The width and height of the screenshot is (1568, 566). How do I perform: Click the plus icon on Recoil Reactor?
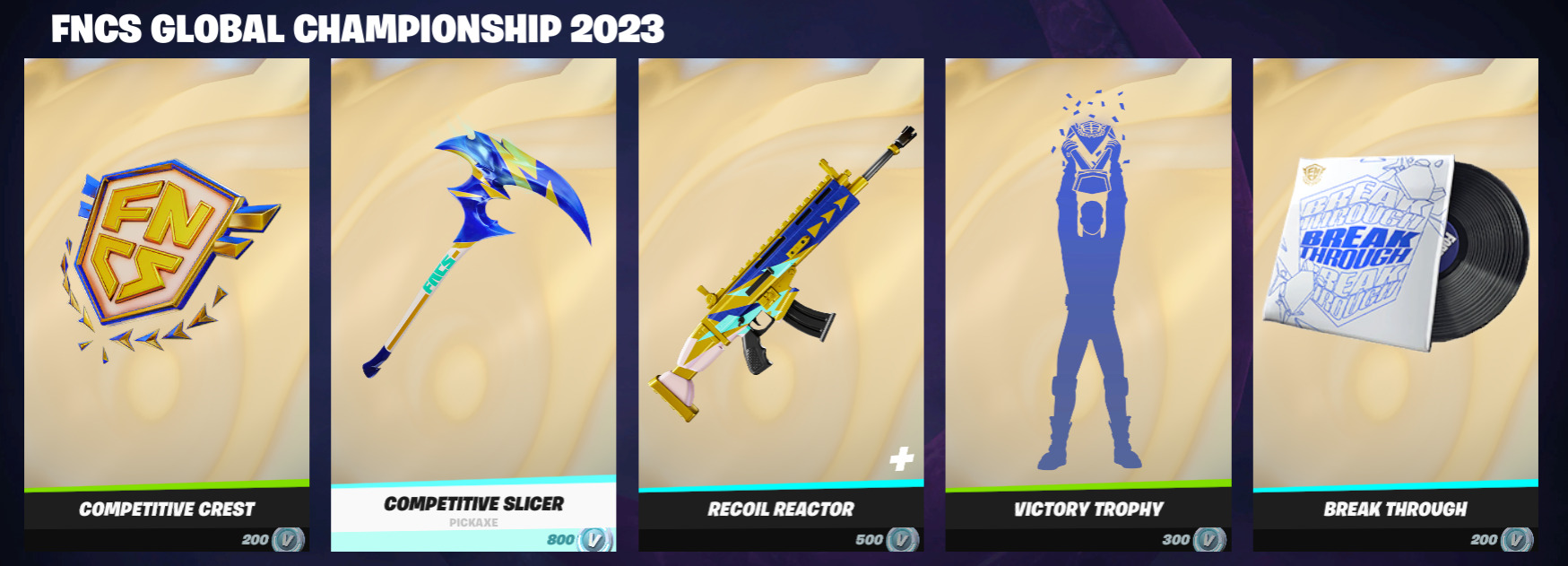(902, 459)
